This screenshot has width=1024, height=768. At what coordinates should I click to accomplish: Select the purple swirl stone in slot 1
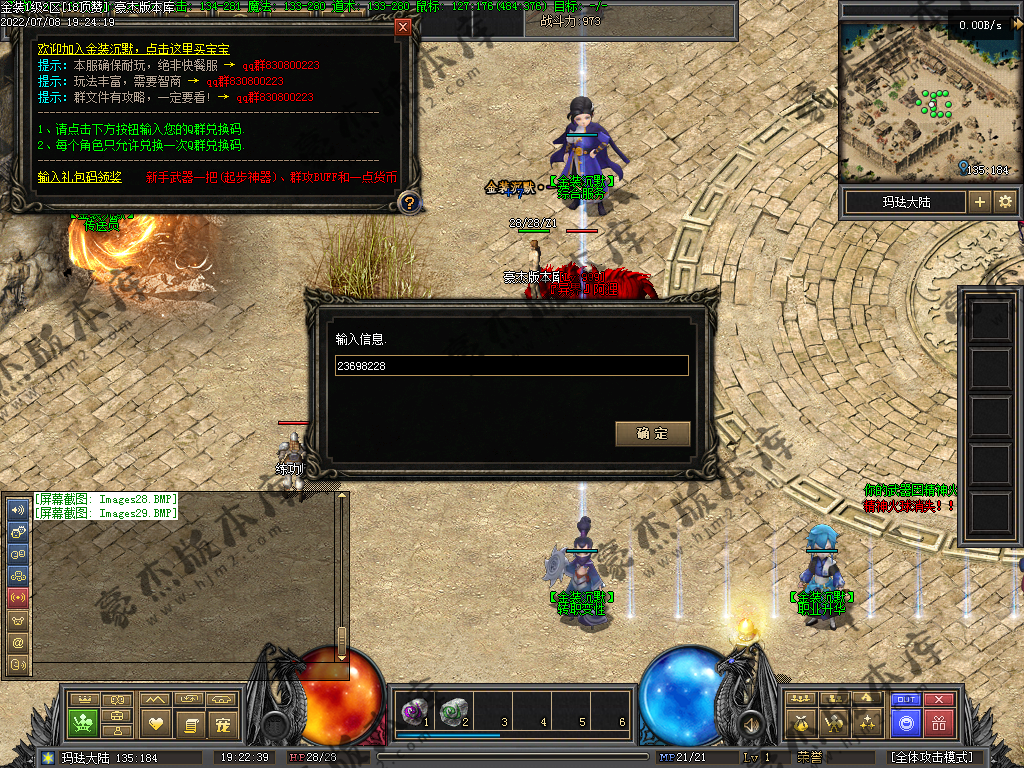tap(413, 712)
